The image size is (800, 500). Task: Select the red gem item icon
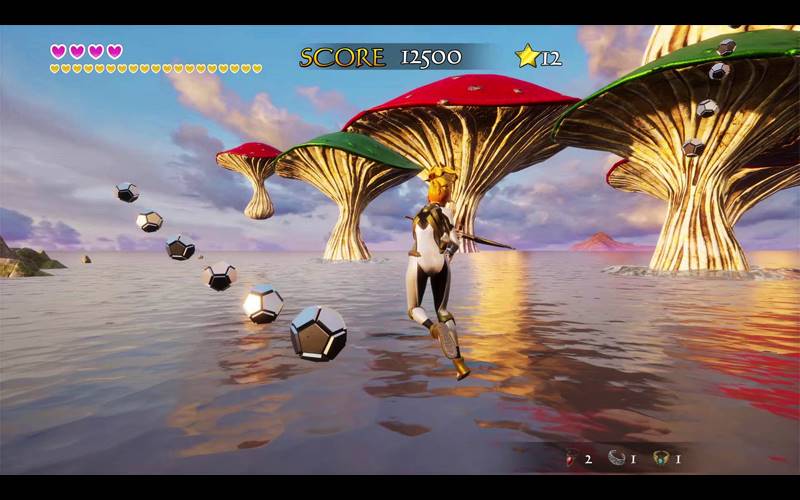click(571, 459)
